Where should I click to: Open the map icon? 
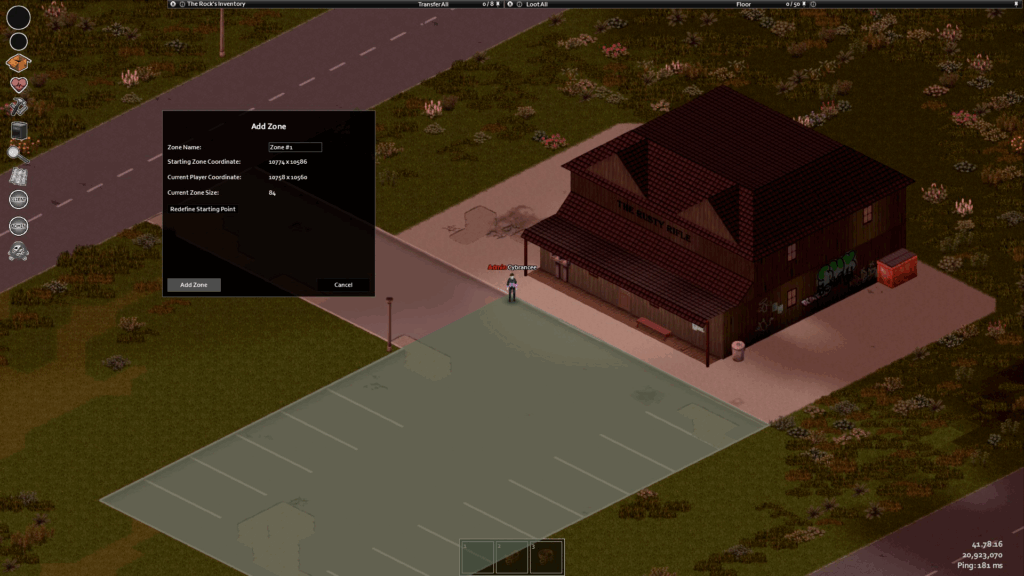coord(18,176)
